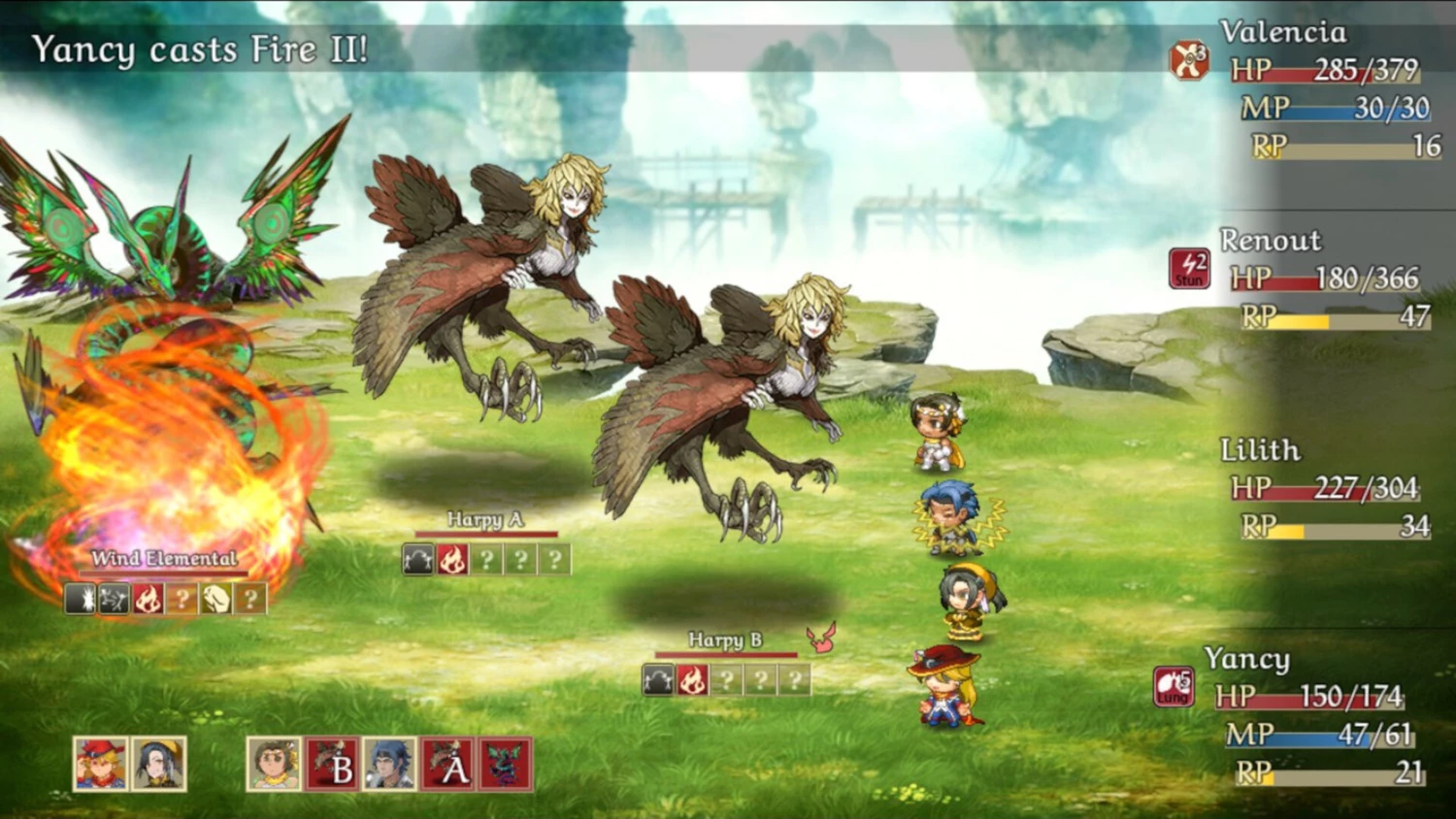Screen dimensions: 1456x819
Task: Show Wind Elemental's fist weakness icon
Action: 215,599
